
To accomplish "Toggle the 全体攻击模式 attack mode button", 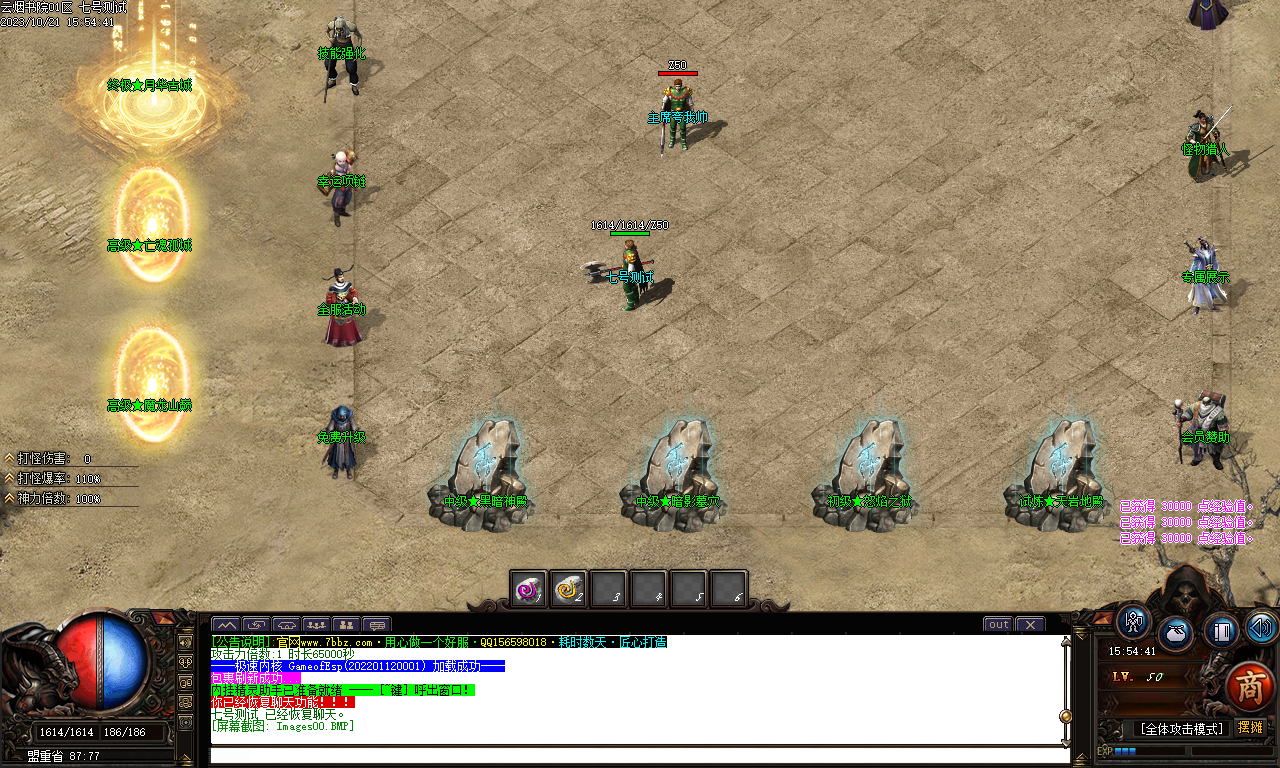I will (x=1182, y=727).
